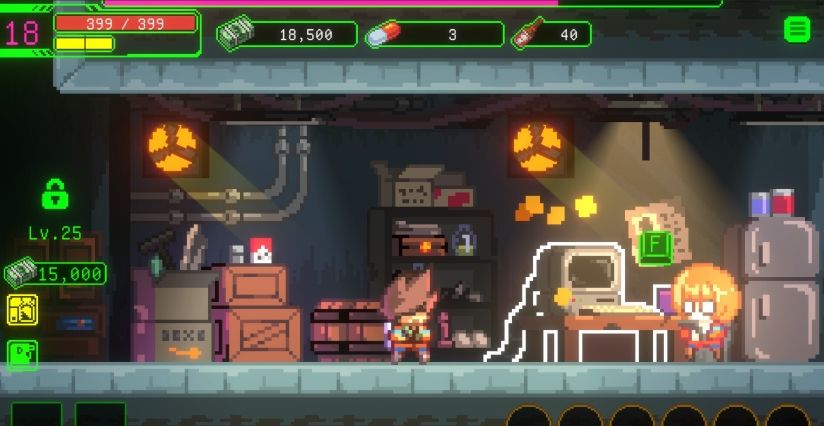Pay the 15,000 cash unlock cost
Screen dimensions: 824x426
[x=55, y=272]
